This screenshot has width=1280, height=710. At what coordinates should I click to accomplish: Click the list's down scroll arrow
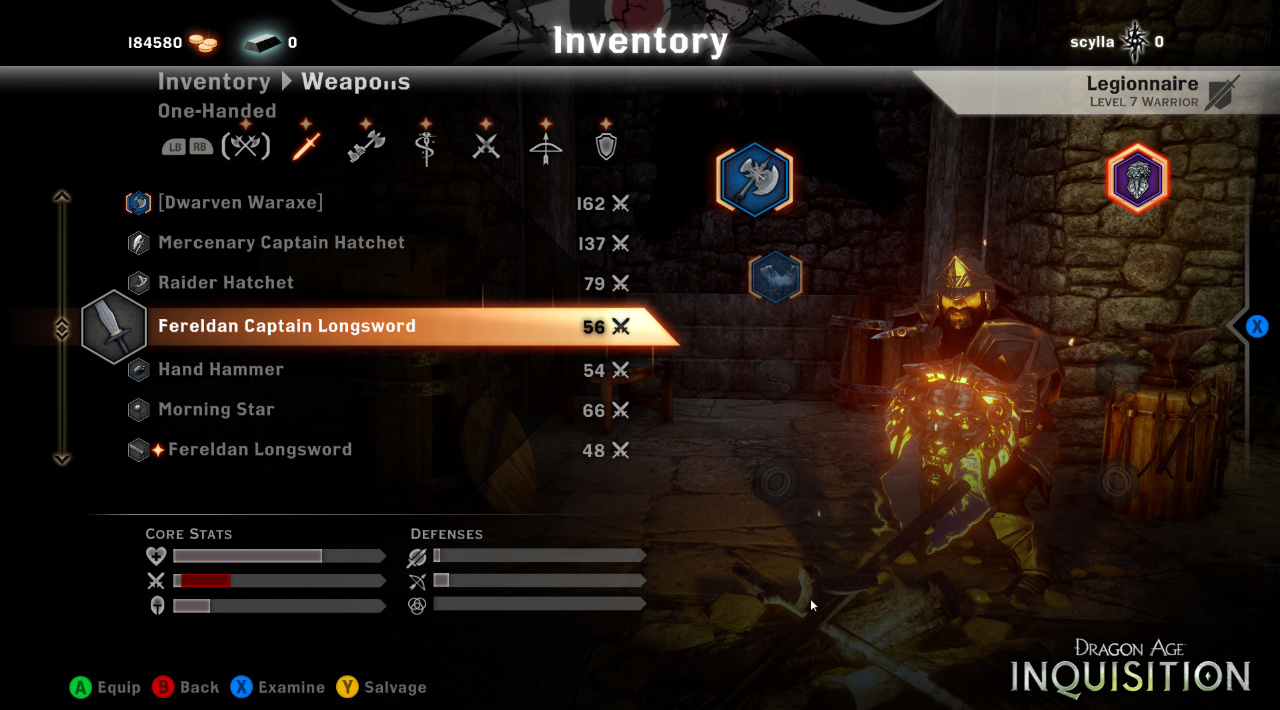[x=62, y=458]
